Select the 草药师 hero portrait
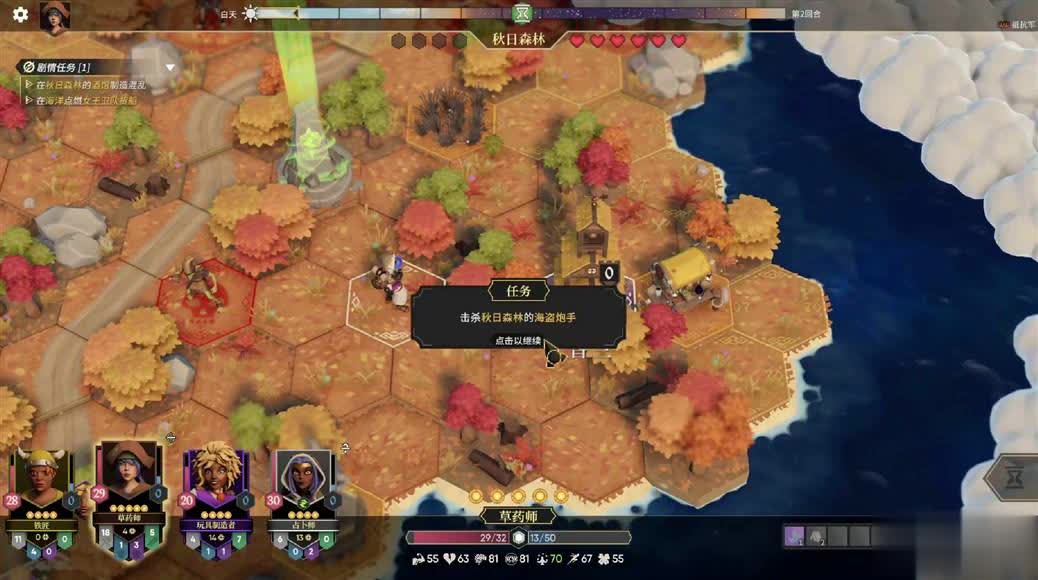This screenshot has height=580, width=1038. click(x=129, y=480)
